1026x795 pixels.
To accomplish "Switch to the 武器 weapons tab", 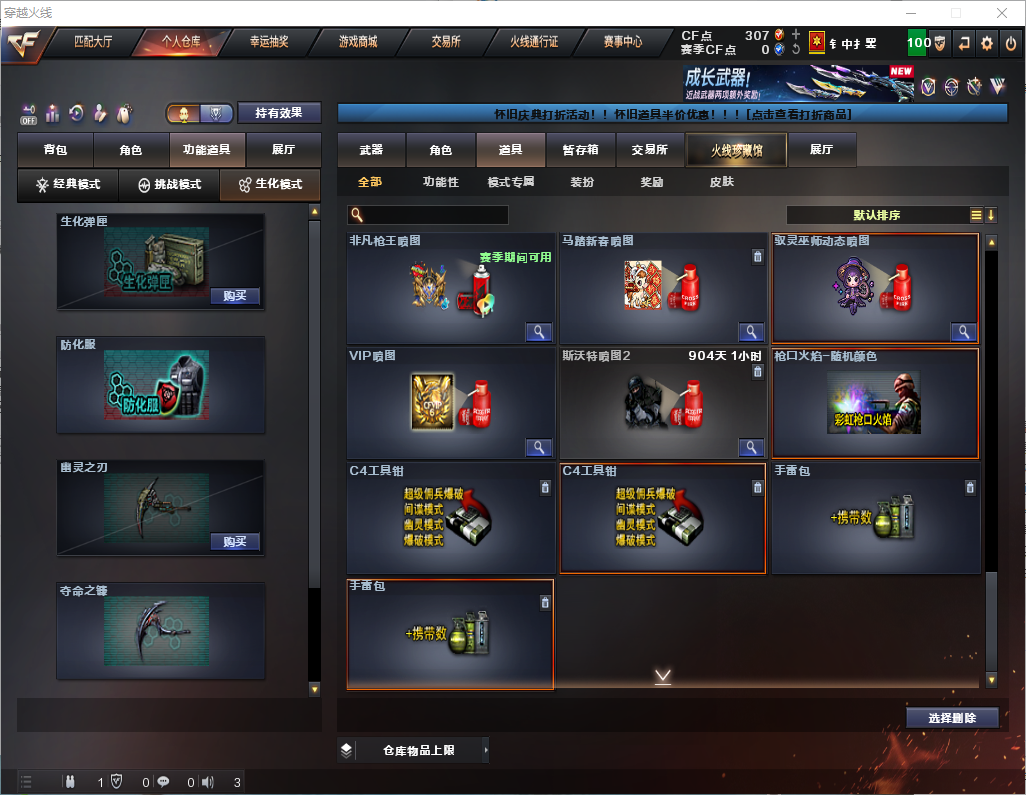I will coord(371,150).
